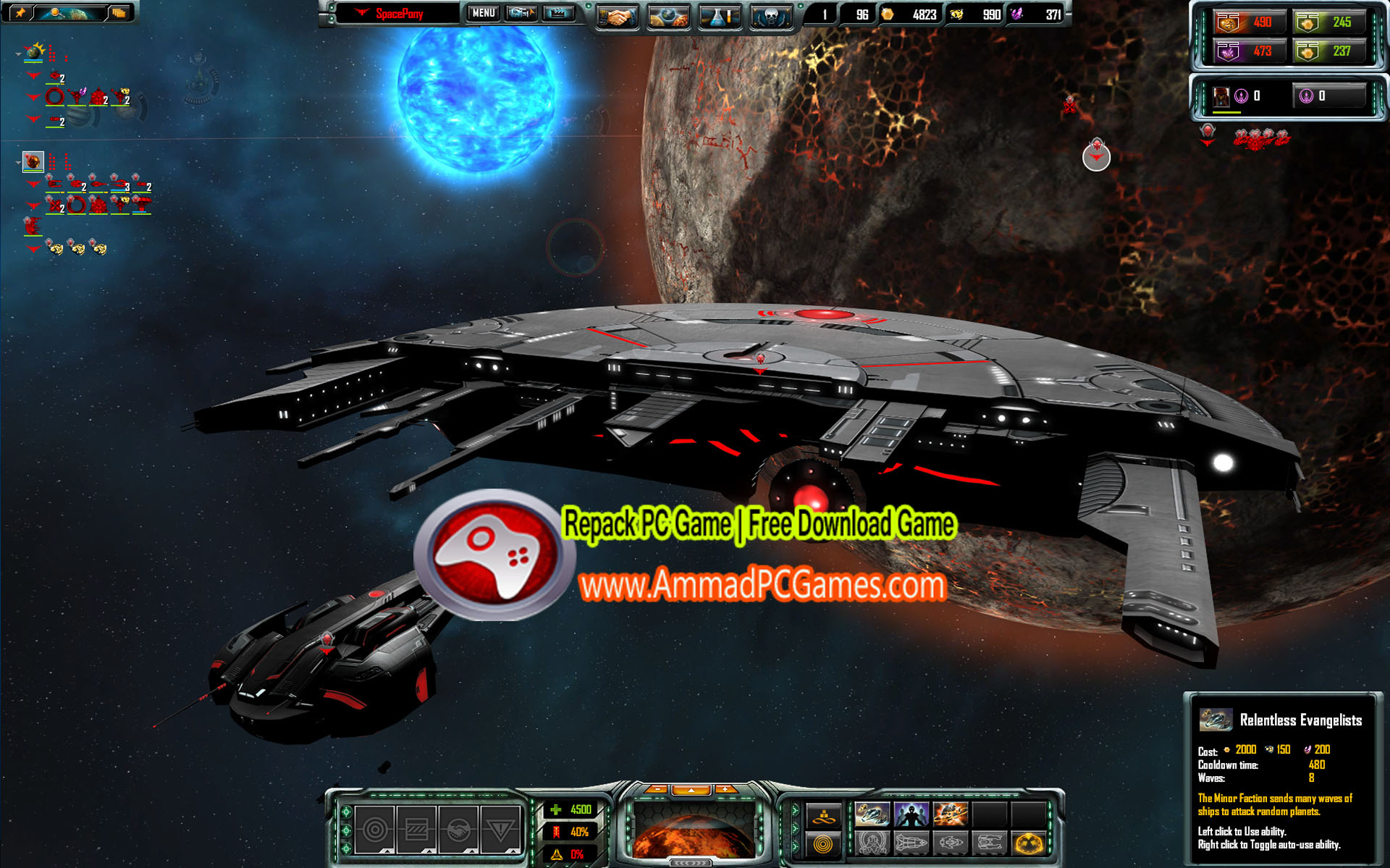
Task: Select the psychic silhouette ability icon
Action: tap(911, 814)
